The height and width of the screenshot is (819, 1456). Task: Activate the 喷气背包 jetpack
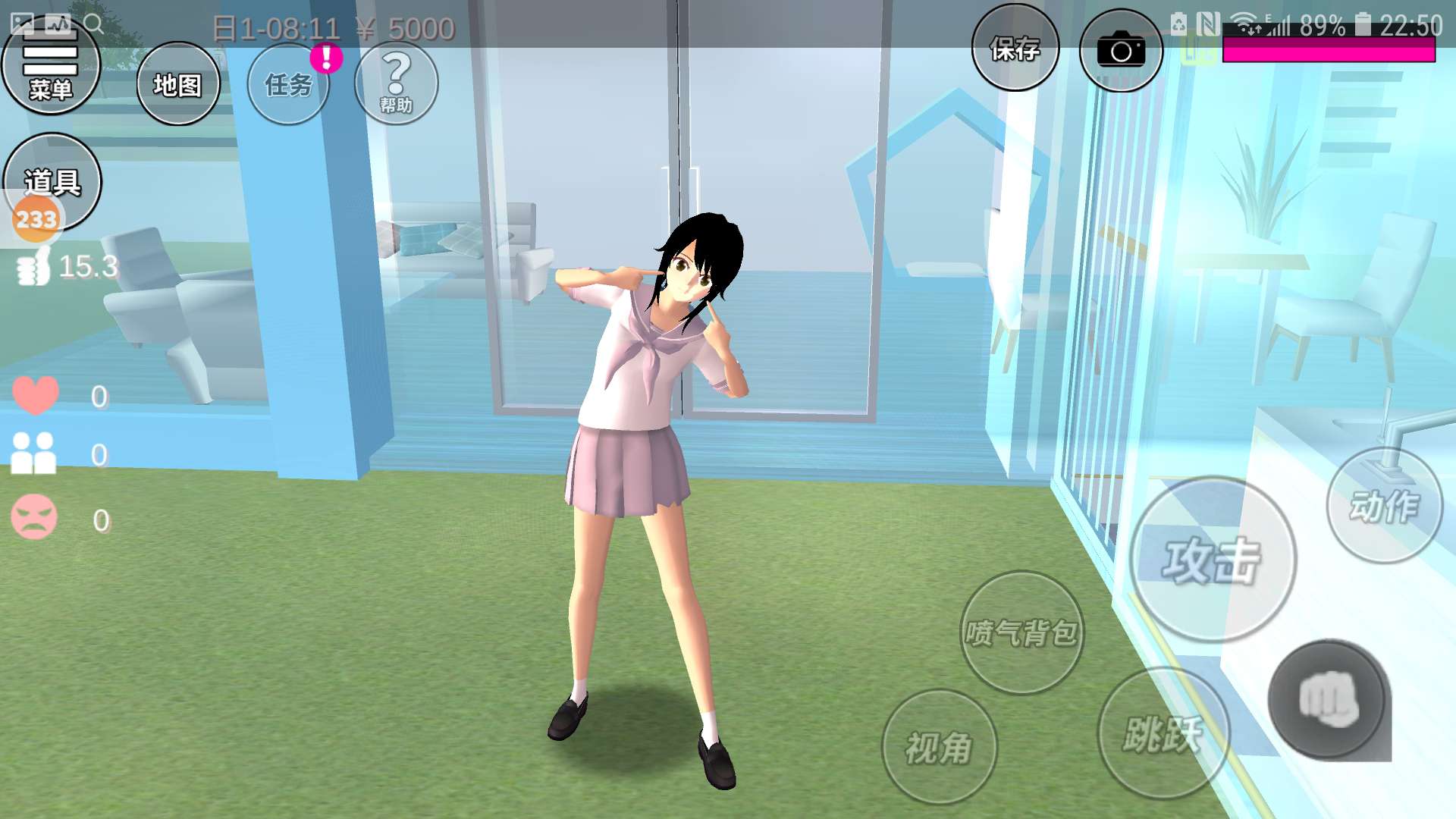[x=1021, y=632]
